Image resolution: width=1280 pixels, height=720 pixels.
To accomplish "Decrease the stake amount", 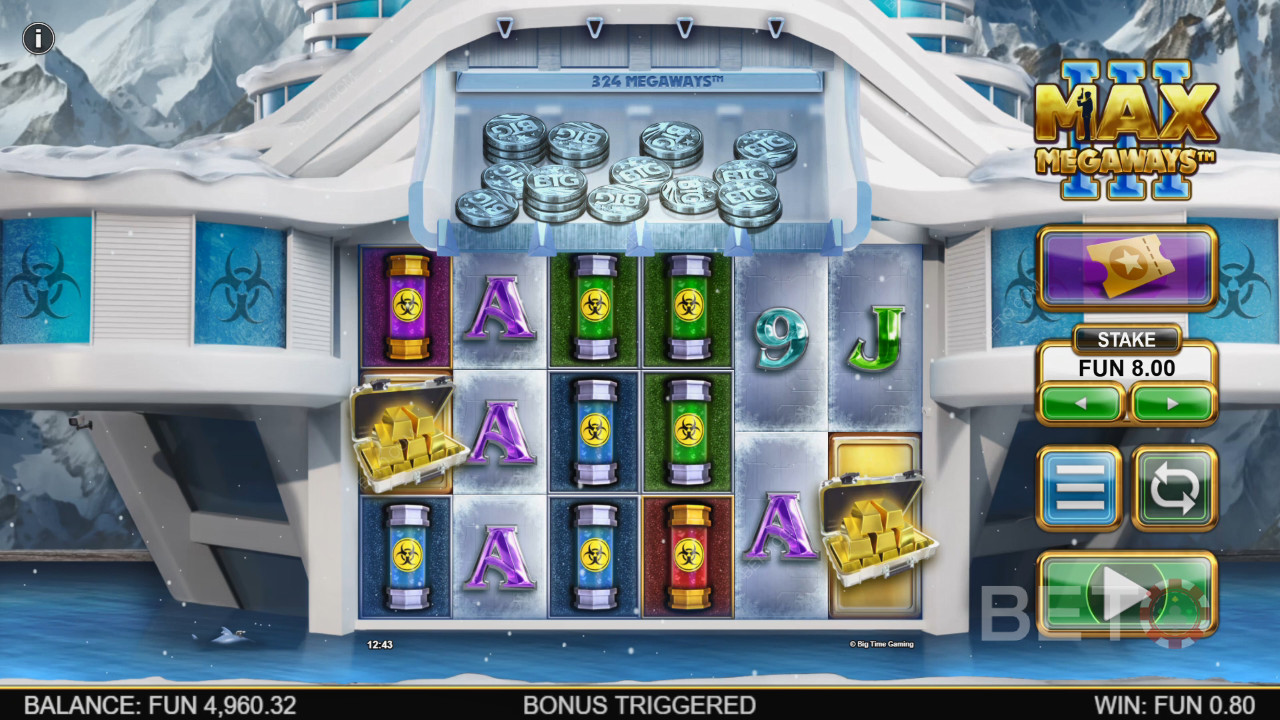I will pos(1081,404).
